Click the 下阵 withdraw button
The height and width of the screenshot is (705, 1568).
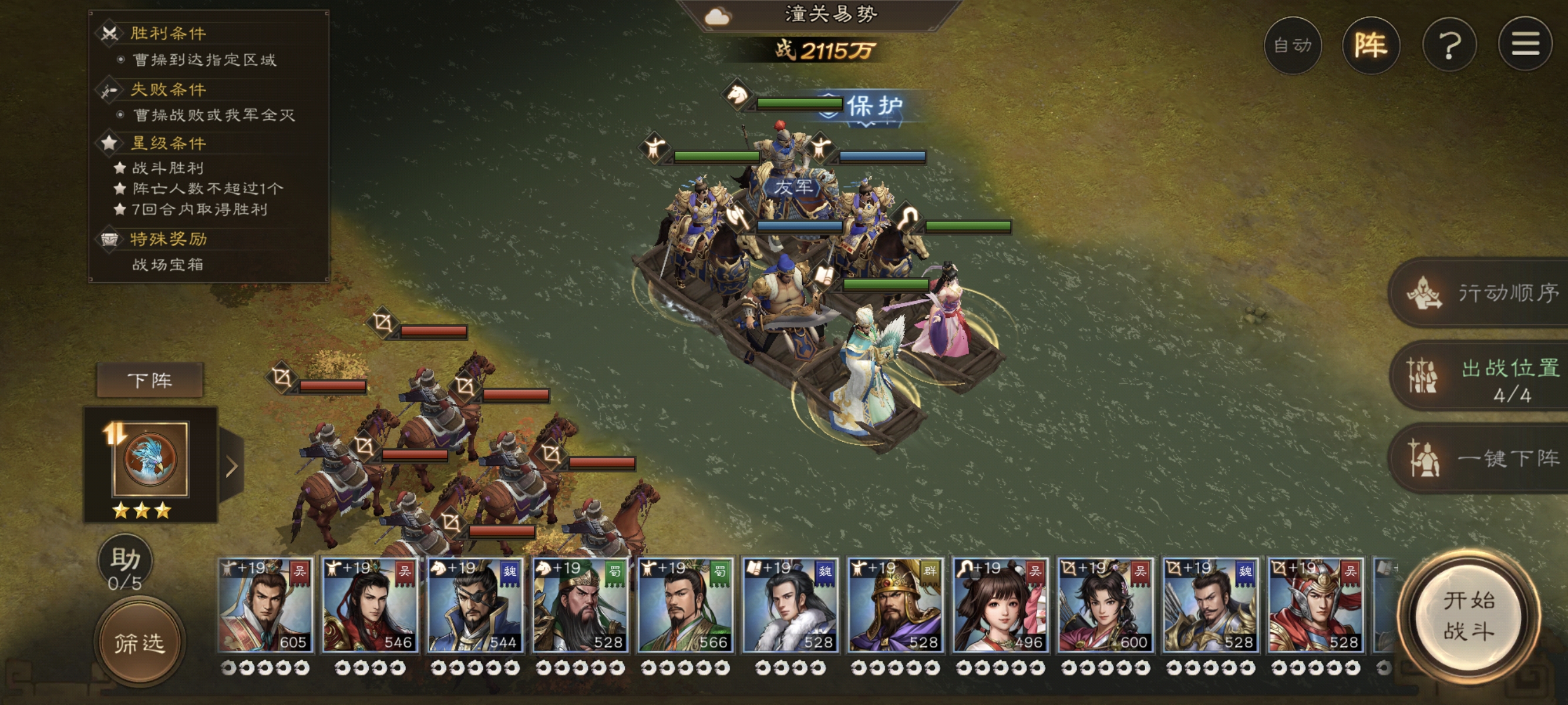click(150, 381)
